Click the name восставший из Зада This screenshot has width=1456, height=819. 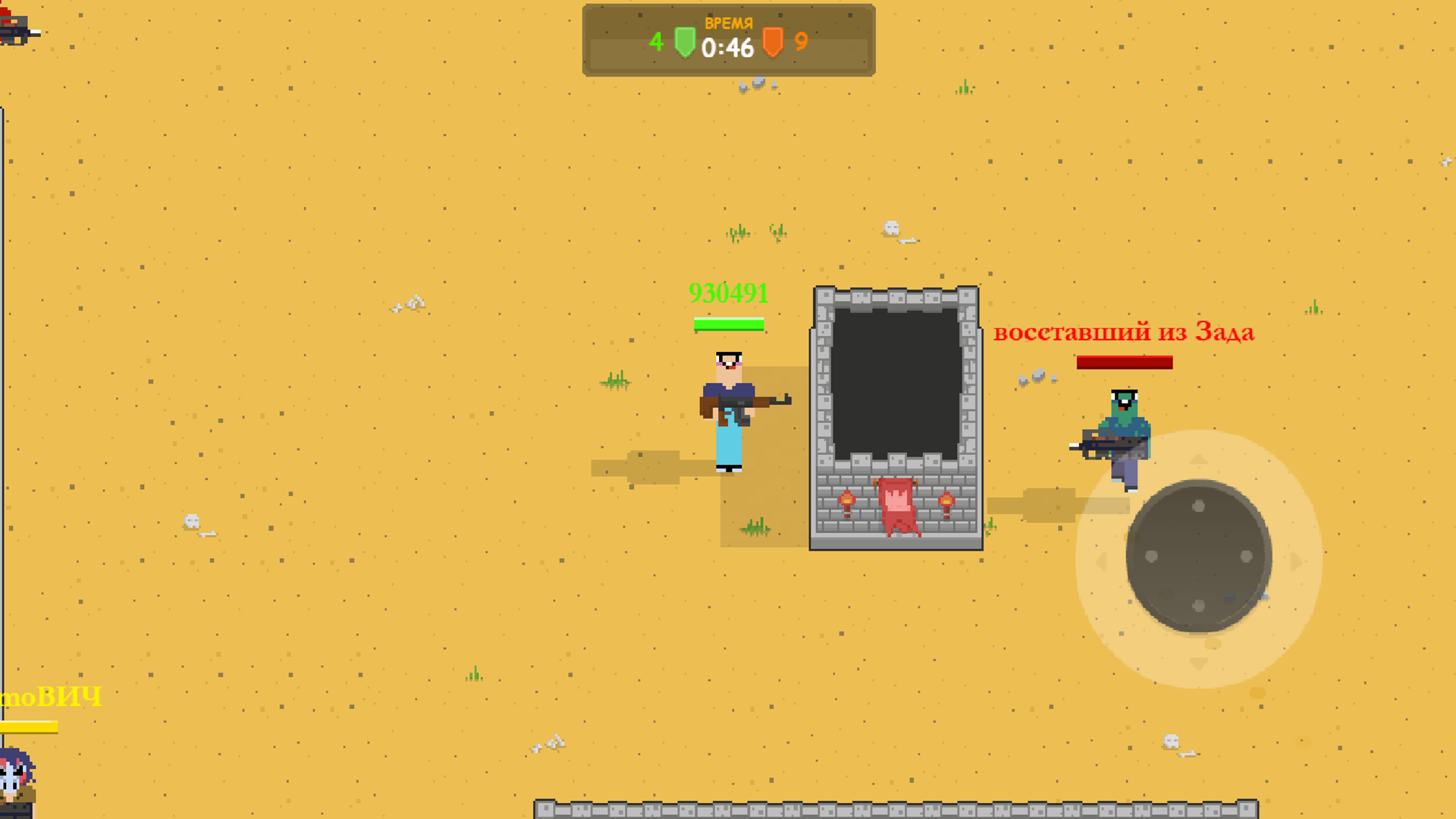coord(1125,331)
